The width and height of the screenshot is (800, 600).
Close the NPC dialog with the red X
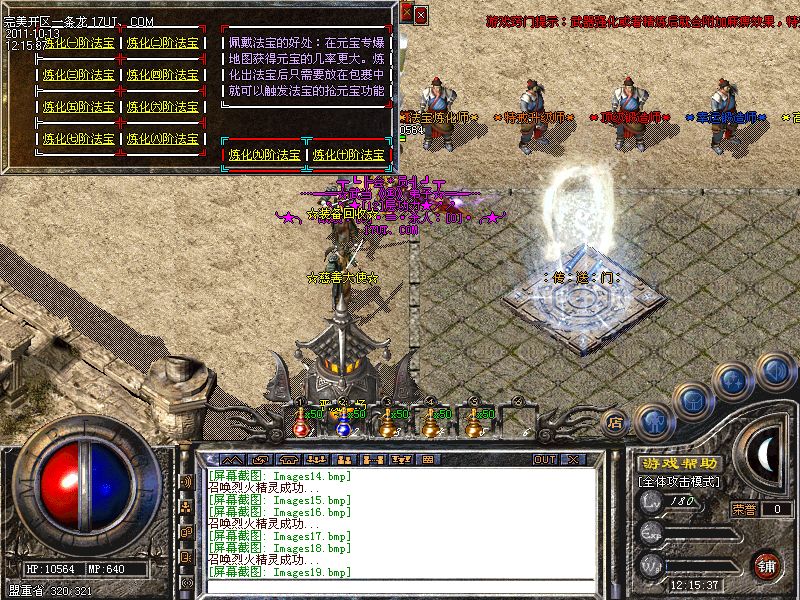click(420, 14)
